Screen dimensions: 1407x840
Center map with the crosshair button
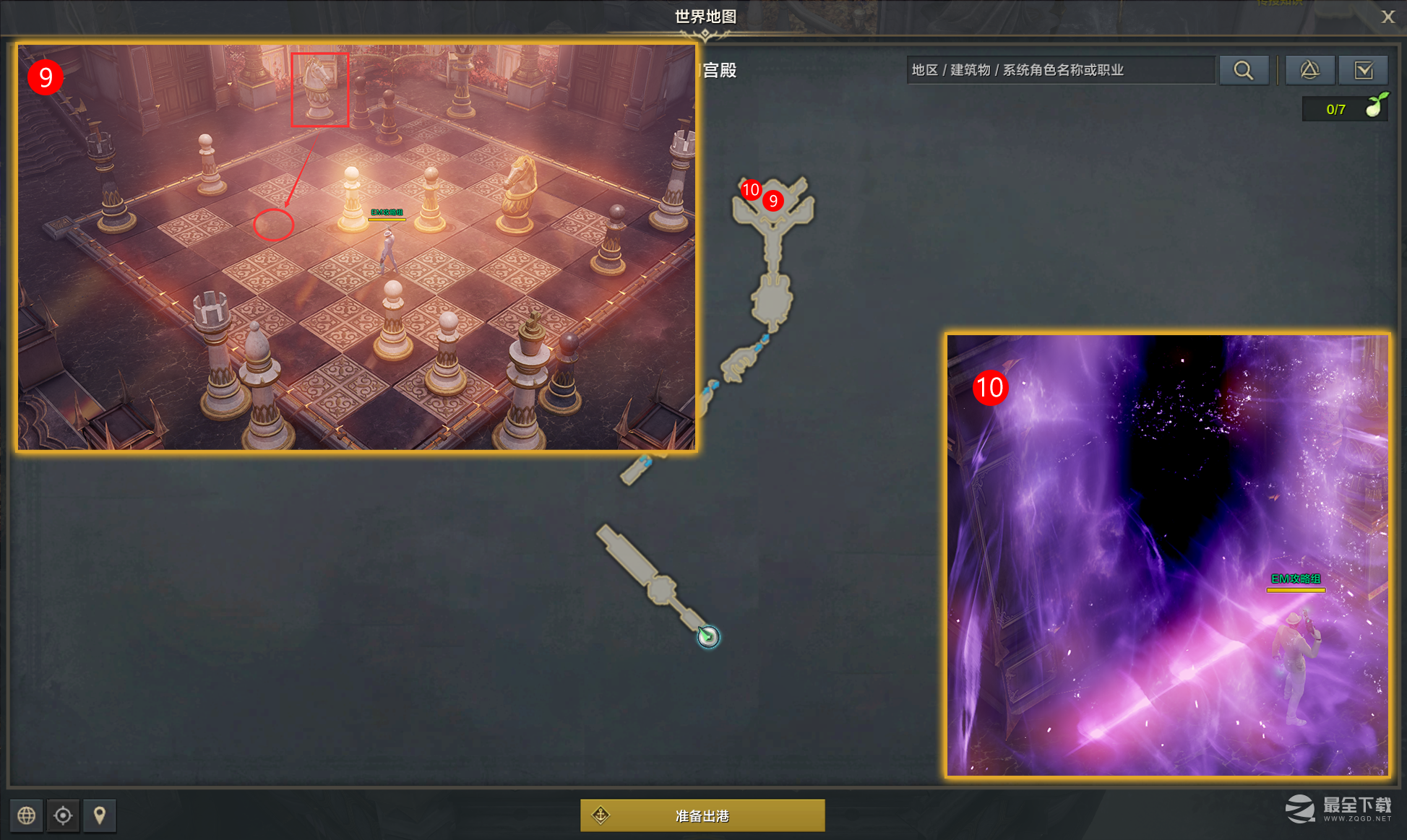point(63,815)
